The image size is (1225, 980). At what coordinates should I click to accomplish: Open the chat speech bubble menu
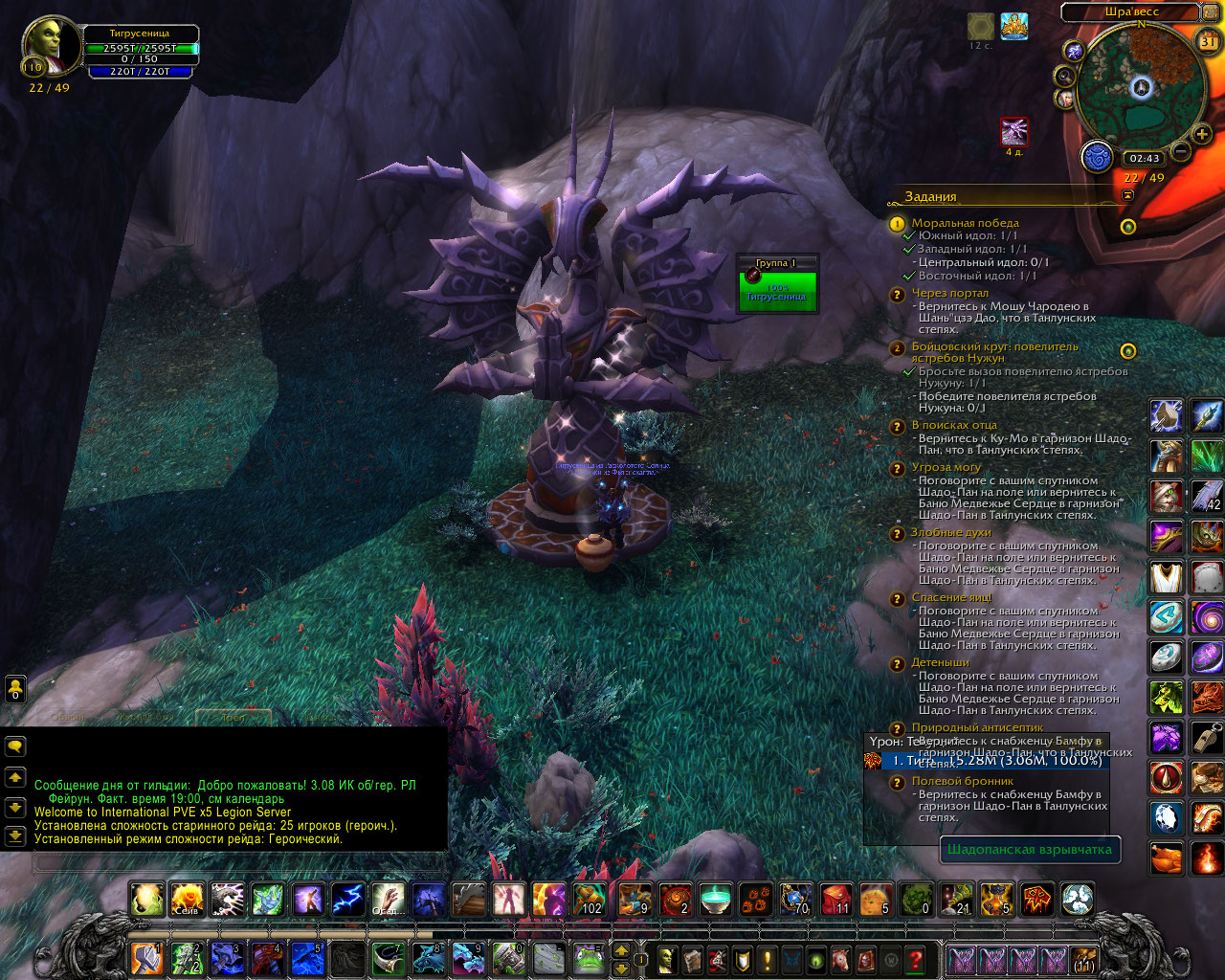15,746
